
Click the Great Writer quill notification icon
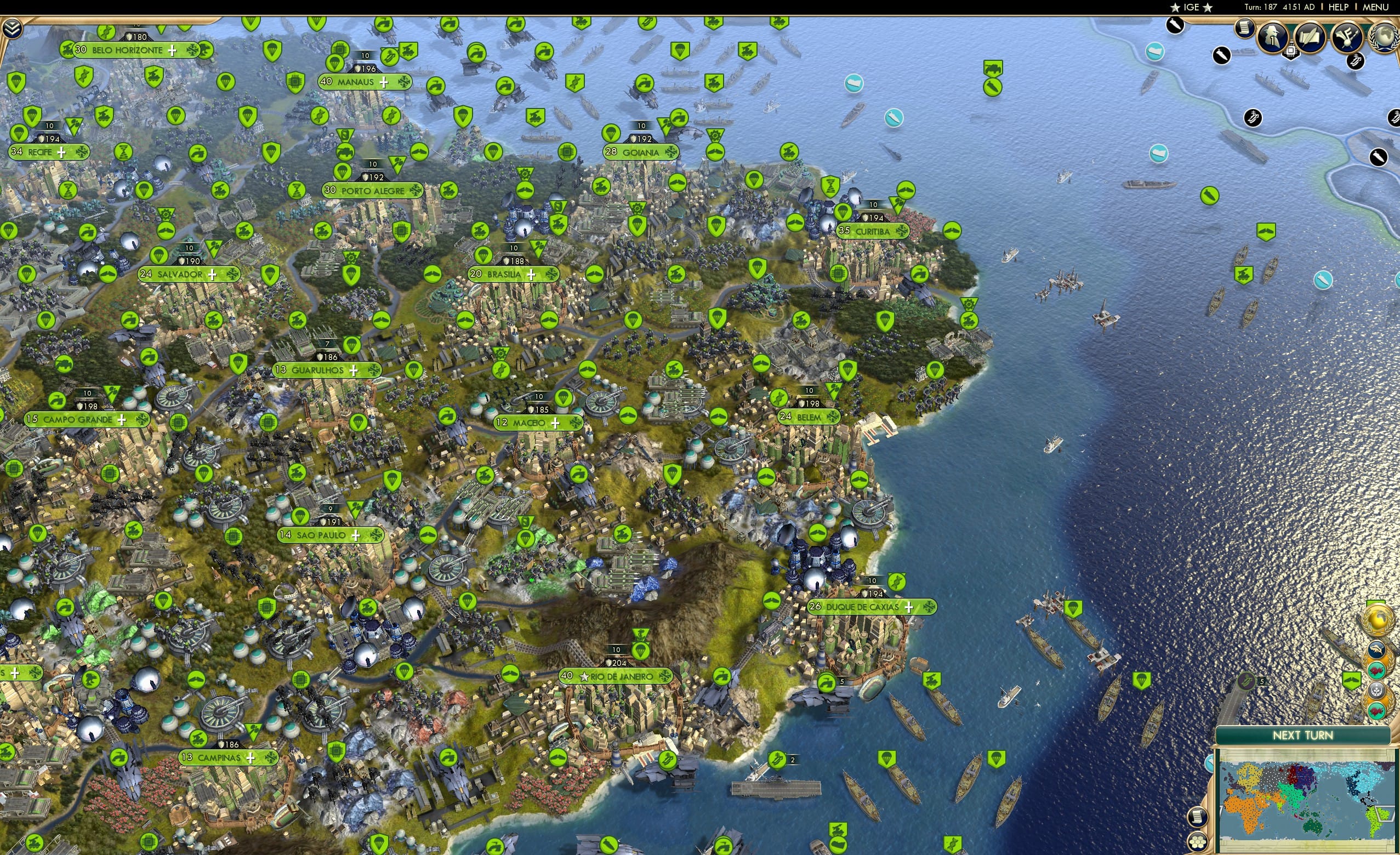[1310, 37]
